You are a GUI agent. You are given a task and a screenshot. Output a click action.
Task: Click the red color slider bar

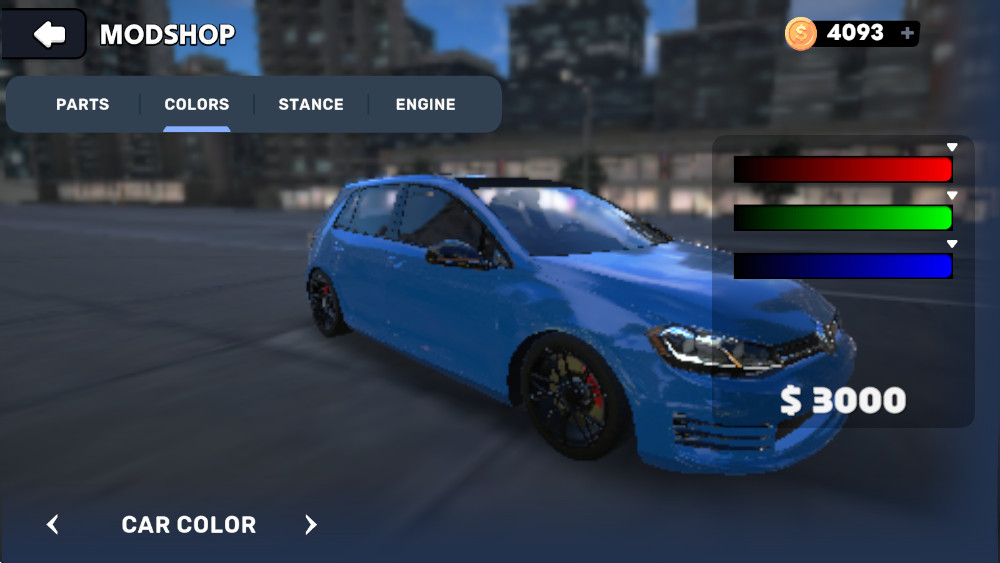[x=843, y=169]
